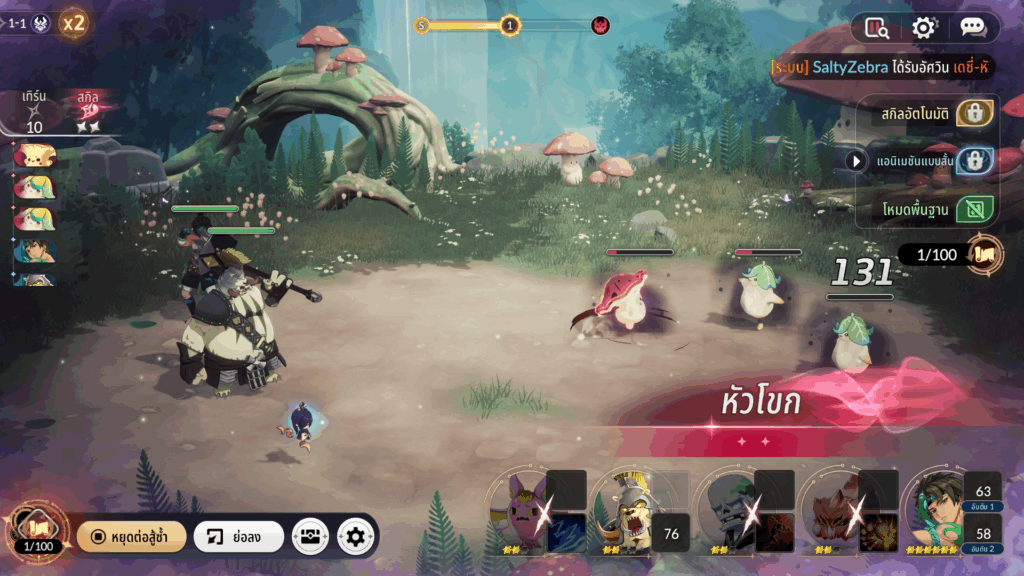Select the gray skull hero portrait
The height and width of the screenshot is (576, 1024).
pos(726,510)
